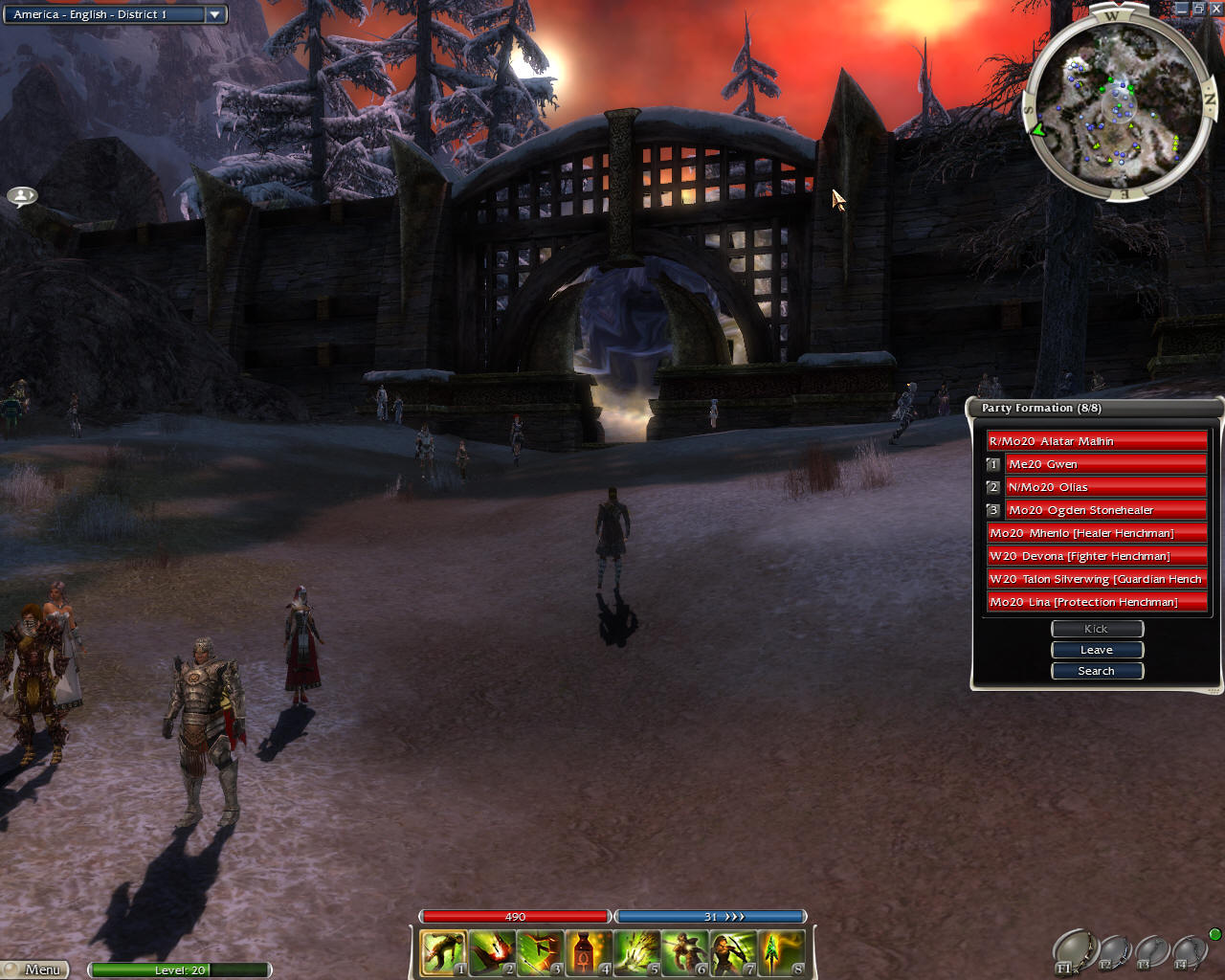1225x980 pixels.
Task: Close the game window
Action: 1216,9
